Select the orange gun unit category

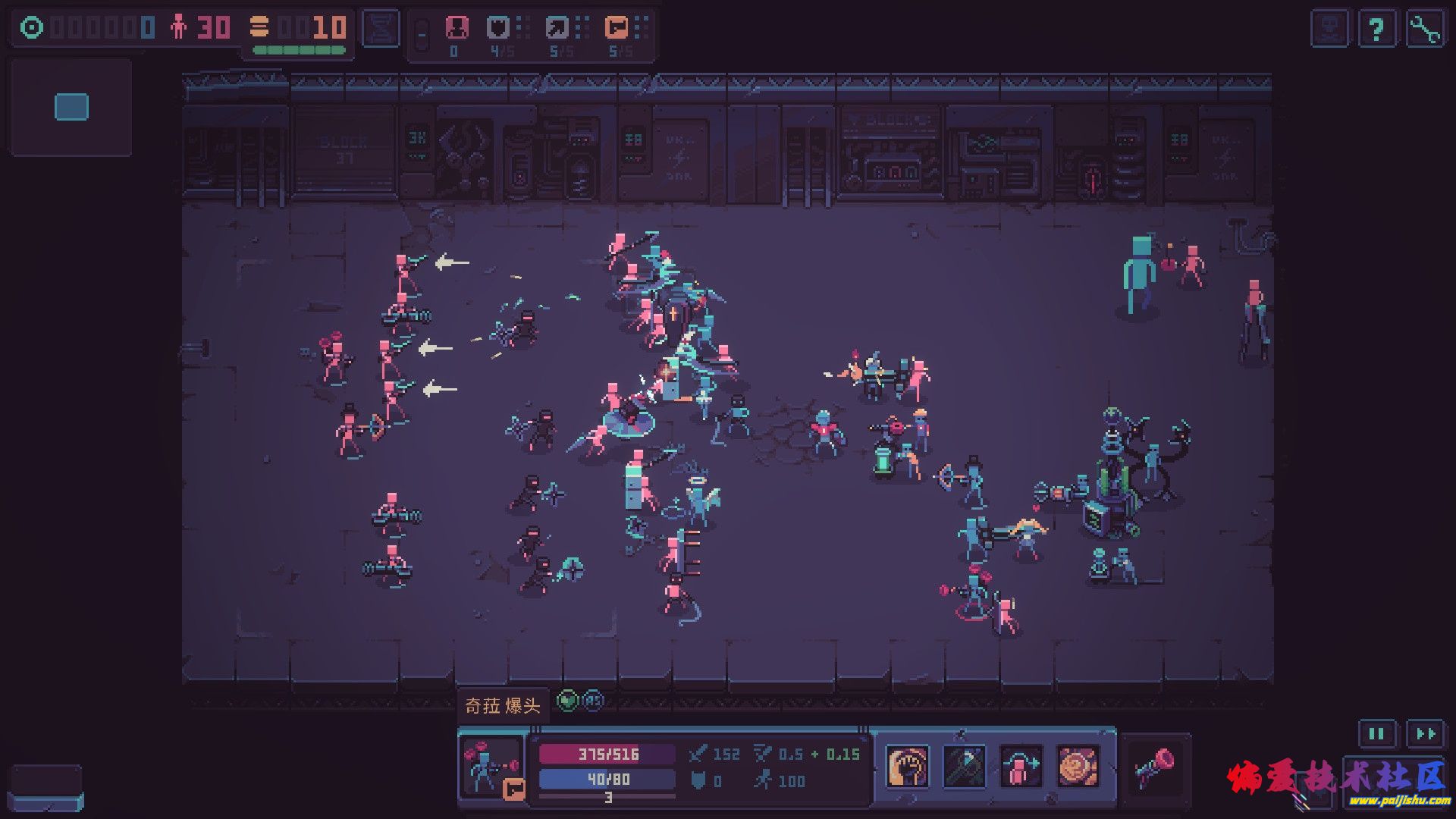click(x=617, y=28)
